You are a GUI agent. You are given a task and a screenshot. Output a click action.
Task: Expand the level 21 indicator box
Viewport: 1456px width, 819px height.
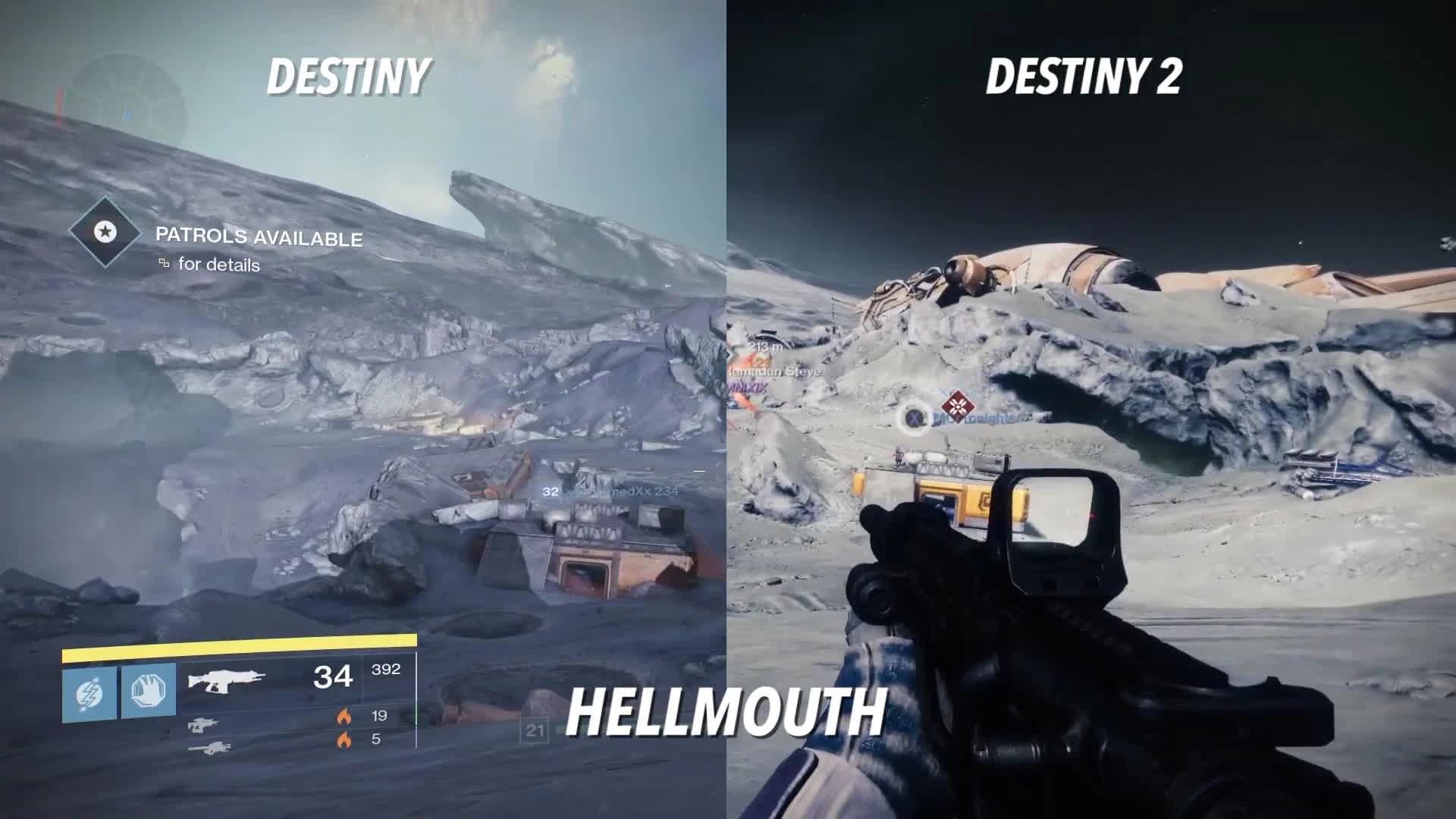[x=536, y=730]
